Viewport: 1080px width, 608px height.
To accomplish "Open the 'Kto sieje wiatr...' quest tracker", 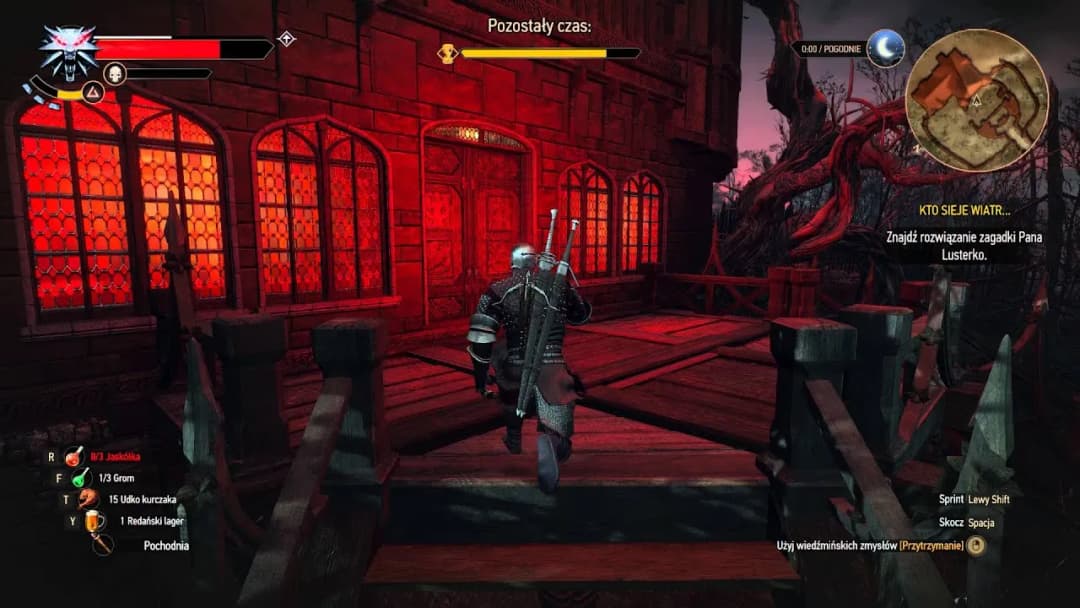I will pyautogui.click(x=965, y=211).
